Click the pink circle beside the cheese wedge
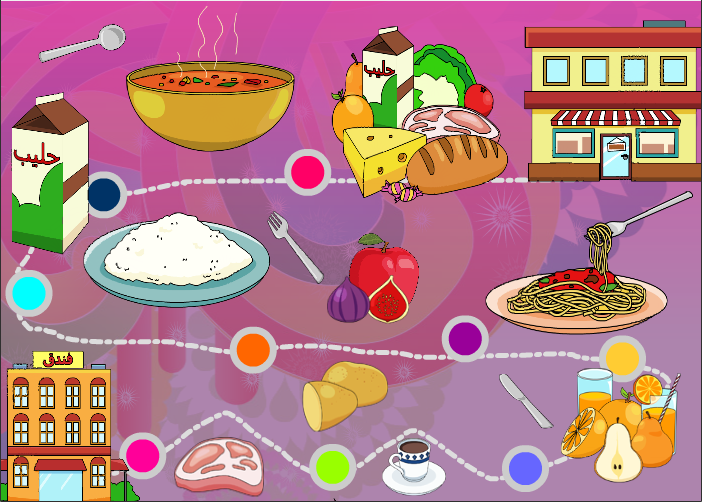Screen dimensions: 702x502 click(307, 171)
